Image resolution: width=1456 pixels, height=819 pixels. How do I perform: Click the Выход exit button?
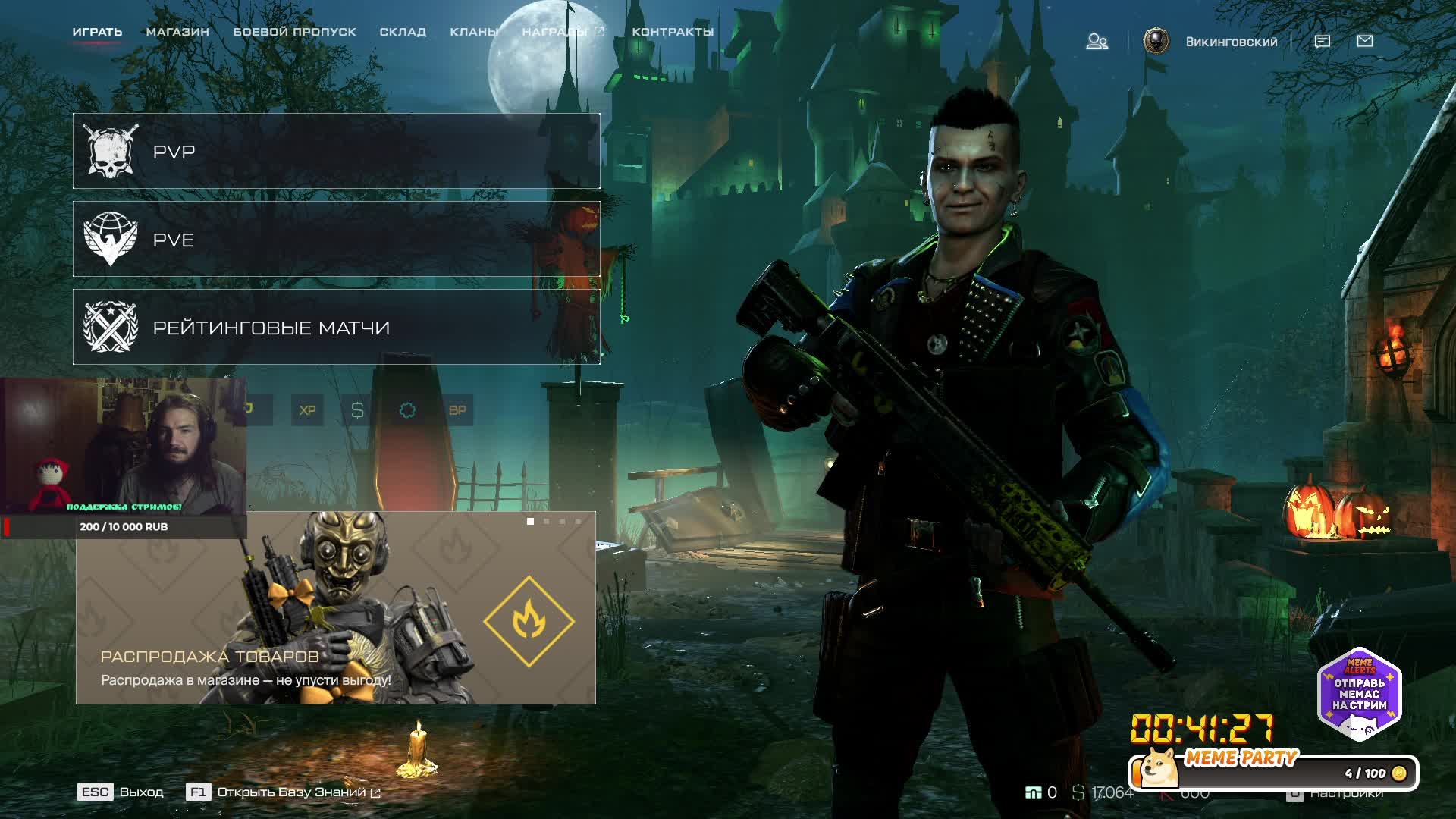pos(121,792)
